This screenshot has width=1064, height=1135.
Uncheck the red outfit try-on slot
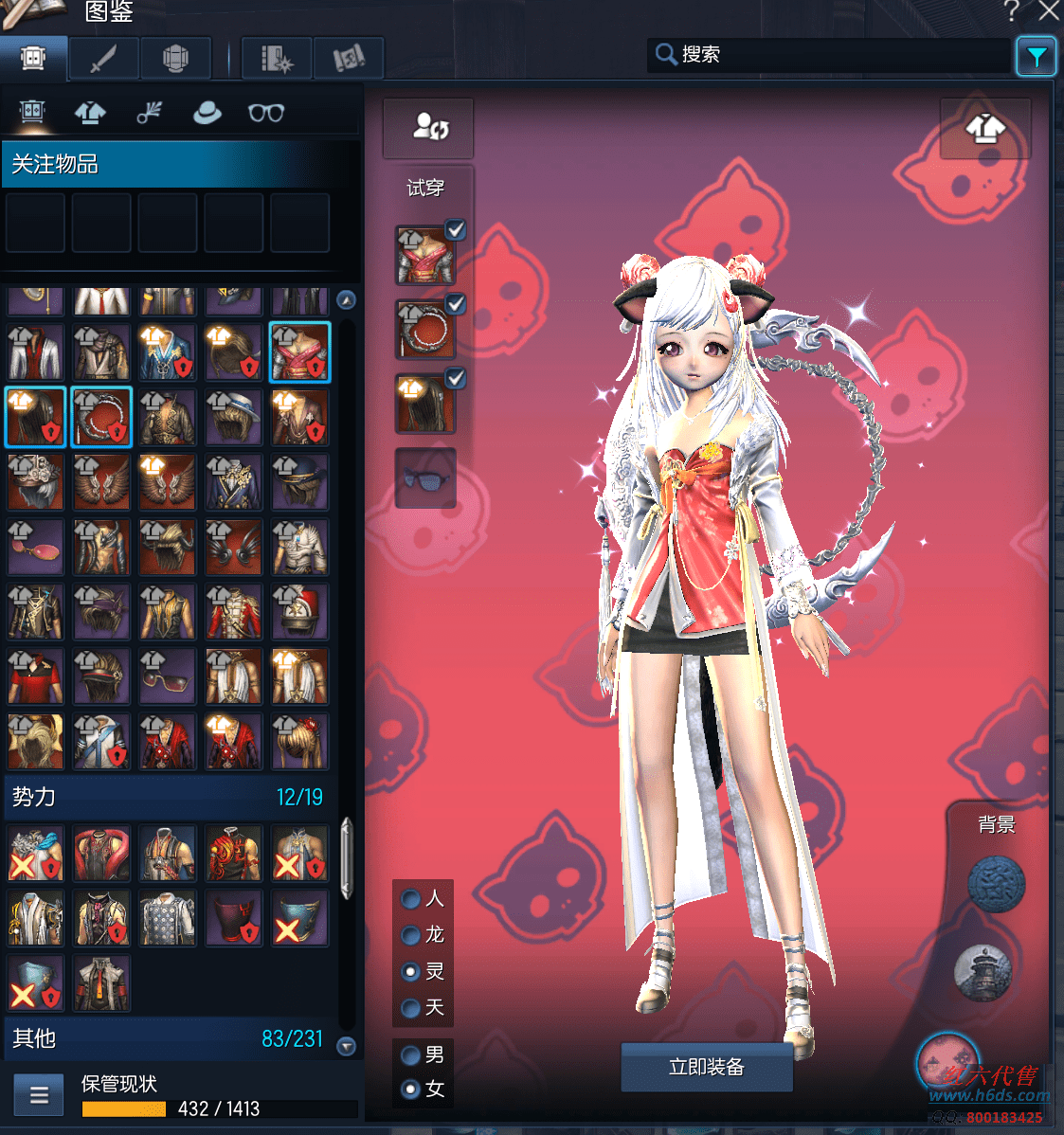point(456,229)
